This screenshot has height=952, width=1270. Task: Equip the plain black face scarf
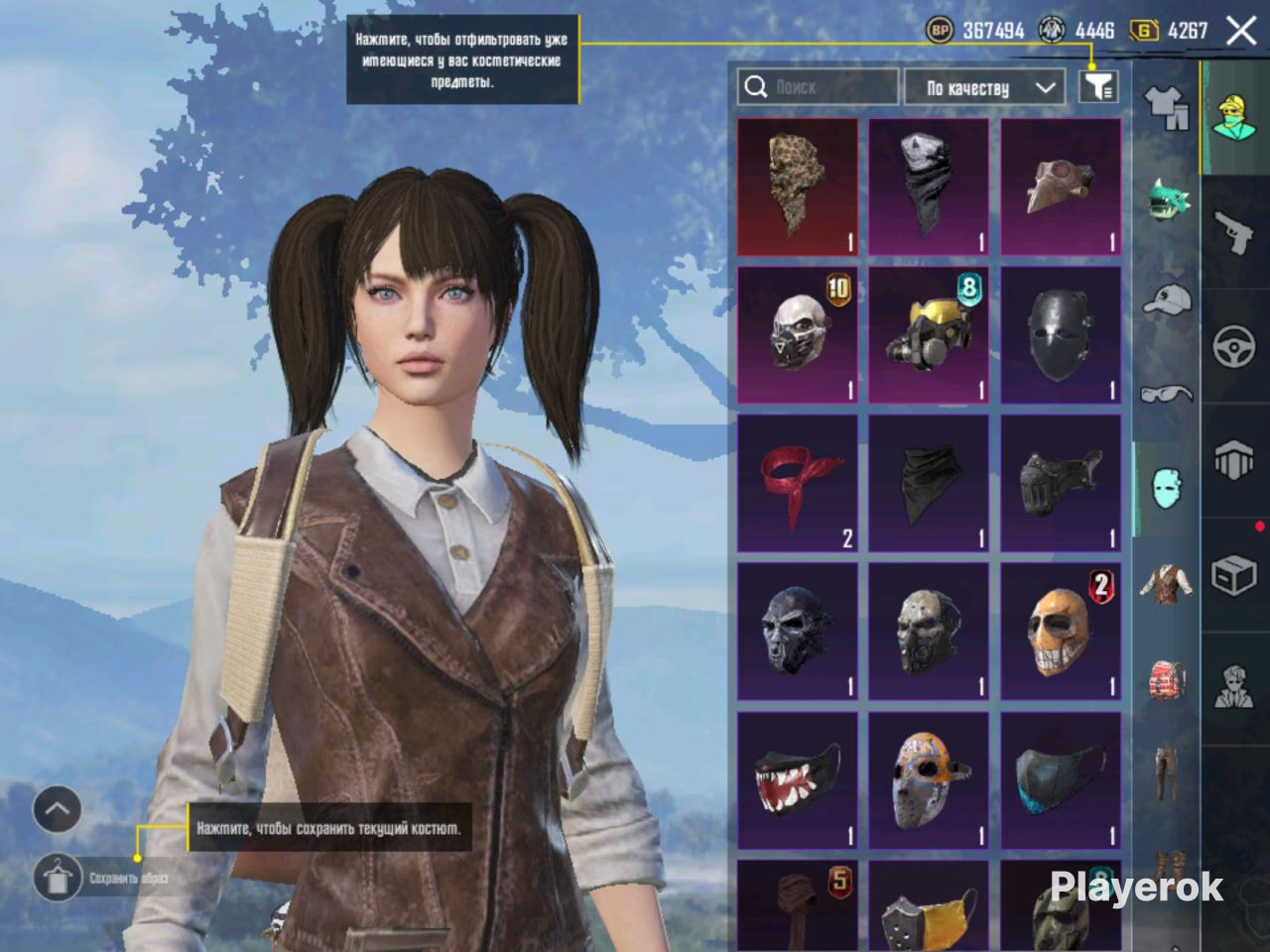[x=929, y=483]
